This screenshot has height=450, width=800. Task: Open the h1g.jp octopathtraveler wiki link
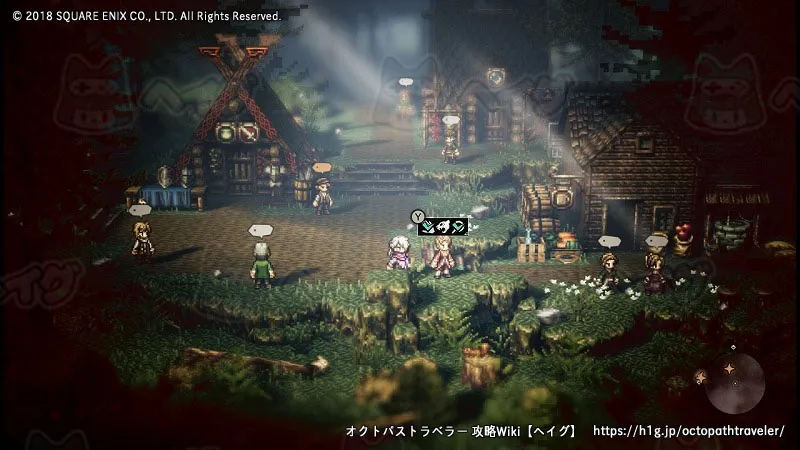[689, 431]
